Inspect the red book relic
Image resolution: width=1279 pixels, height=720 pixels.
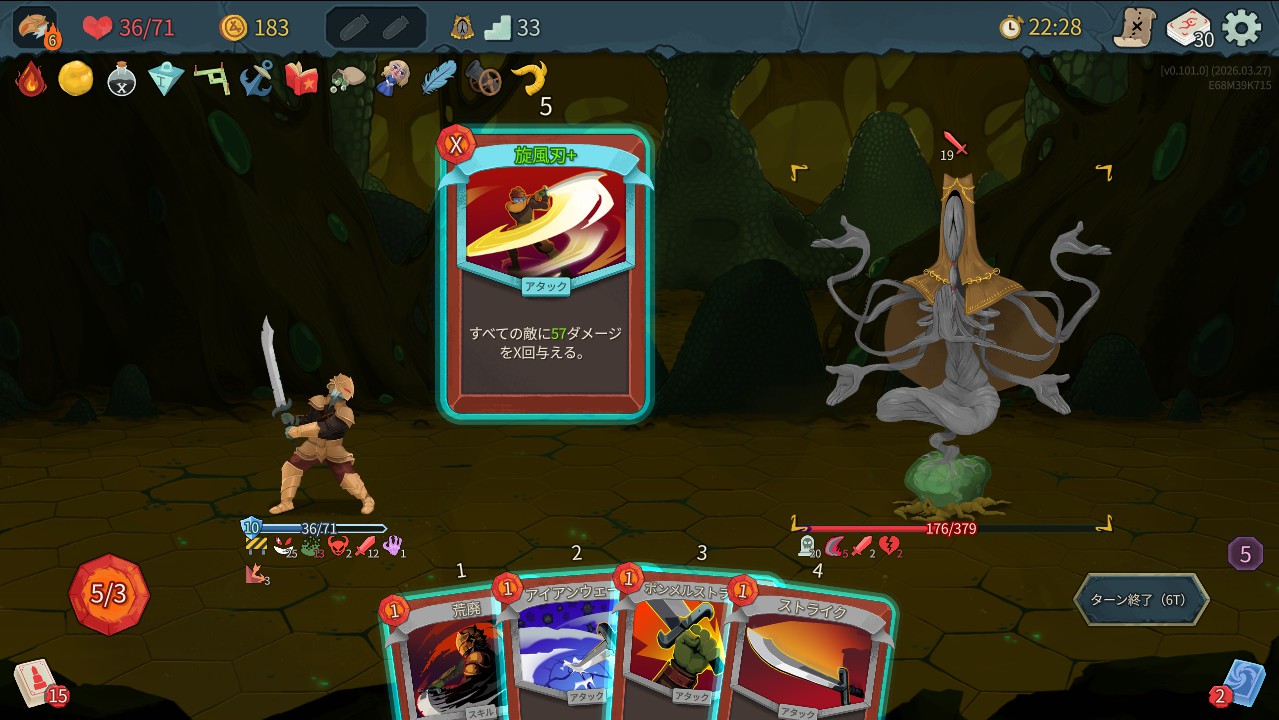click(302, 78)
